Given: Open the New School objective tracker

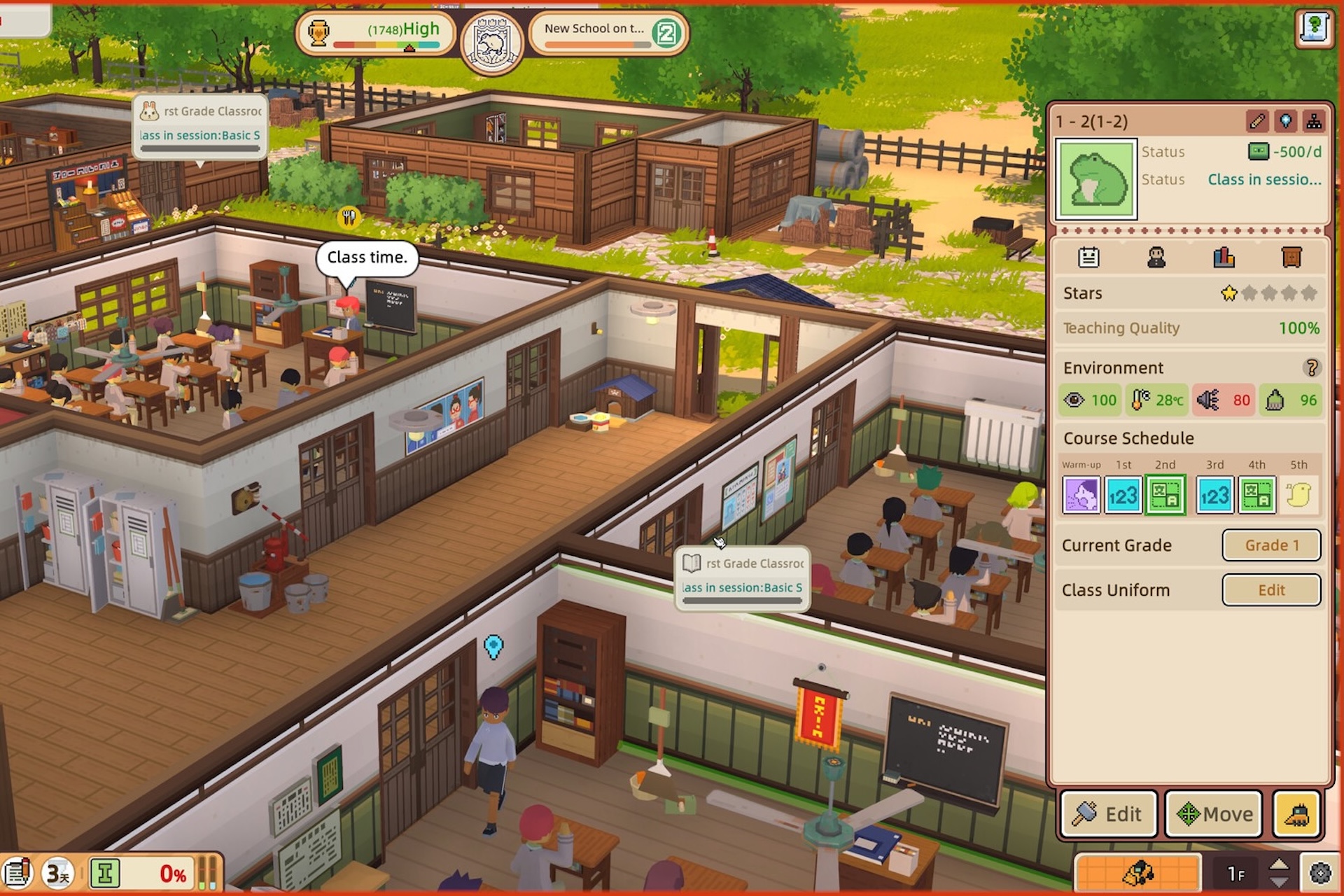Looking at the screenshot, I should pyautogui.click(x=608, y=32).
